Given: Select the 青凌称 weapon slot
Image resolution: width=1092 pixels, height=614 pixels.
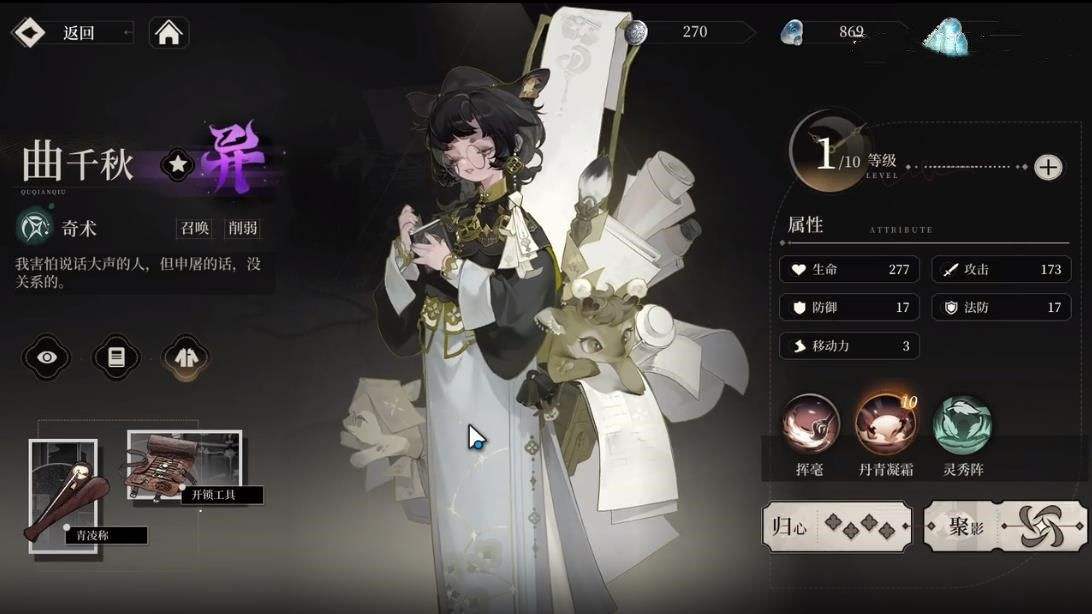Looking at the screenshot, I should 63,489.
